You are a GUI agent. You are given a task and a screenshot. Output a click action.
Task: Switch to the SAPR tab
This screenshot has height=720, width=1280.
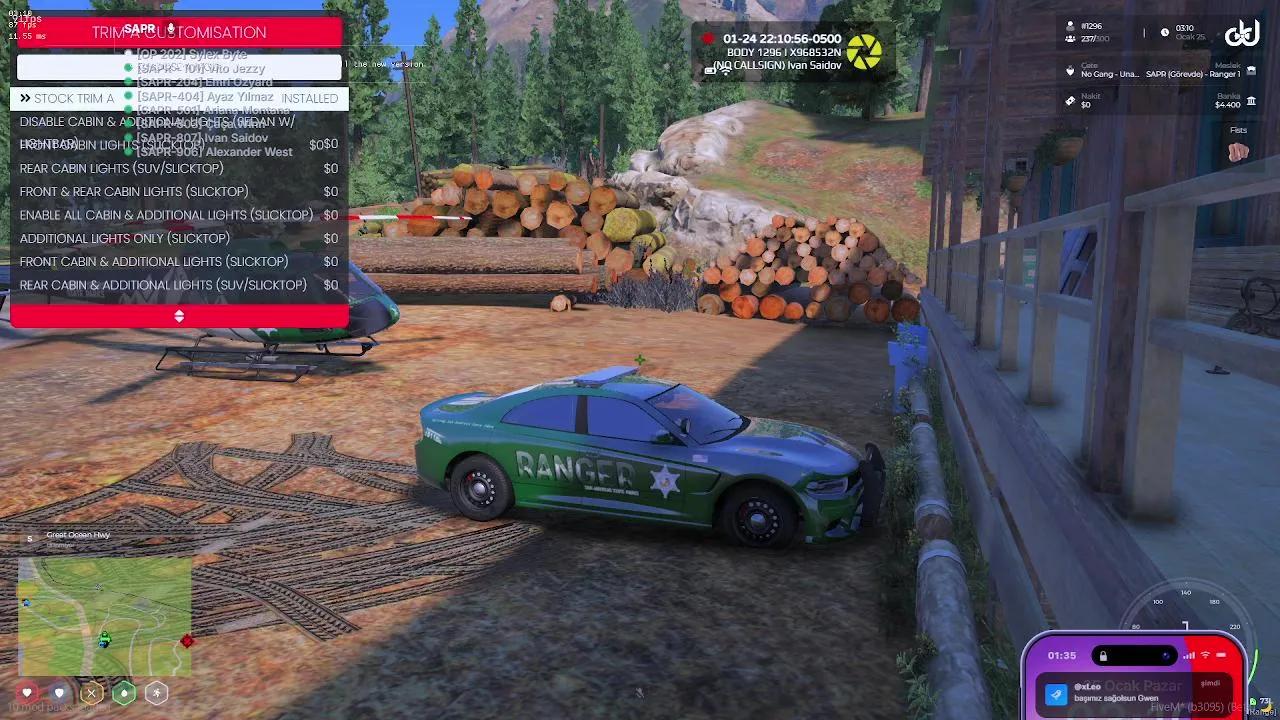click(140, 28)
